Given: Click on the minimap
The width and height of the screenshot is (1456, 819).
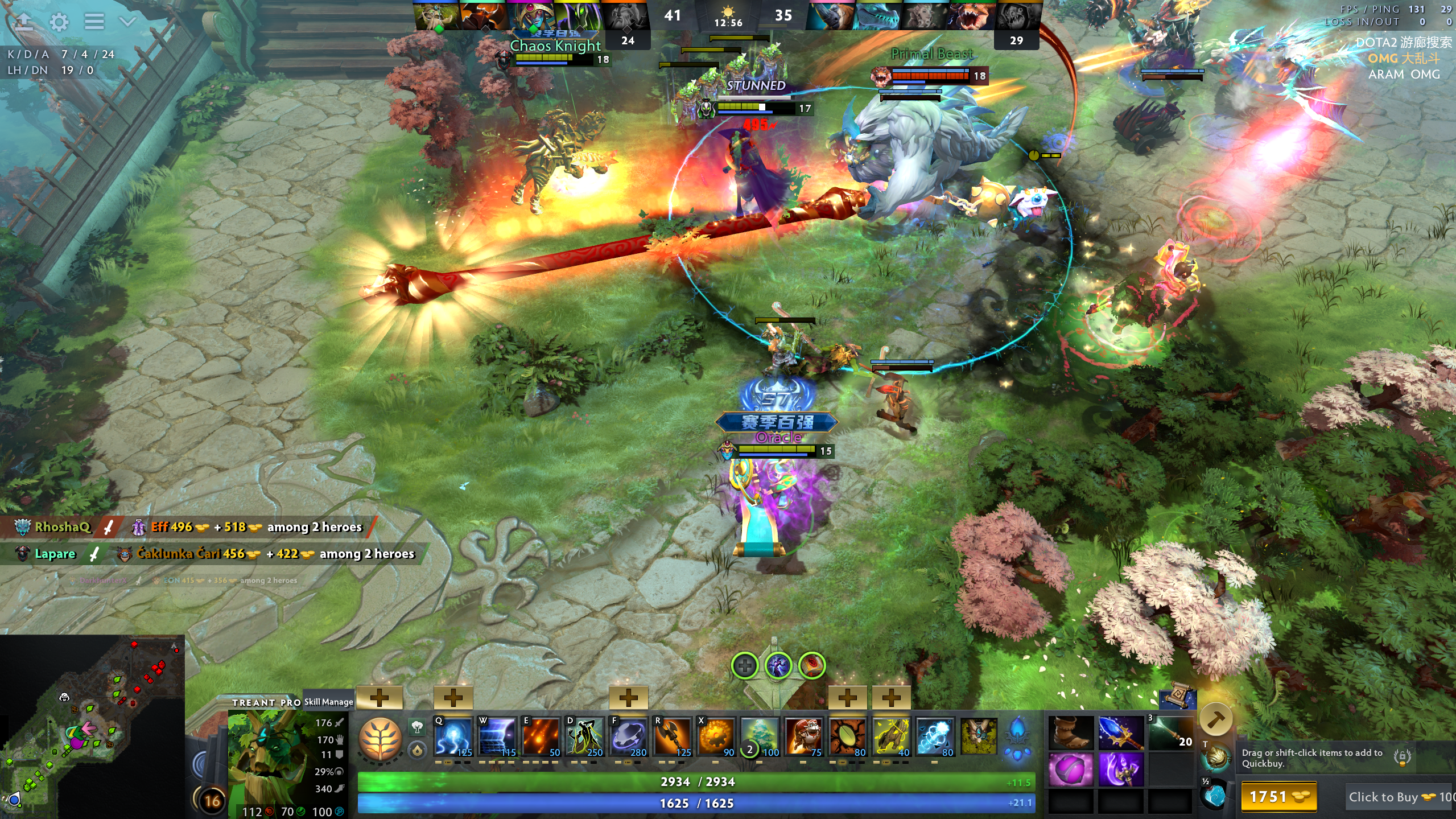Looking at the screenshot, I should pyautogui.click(x=92, y=727).
